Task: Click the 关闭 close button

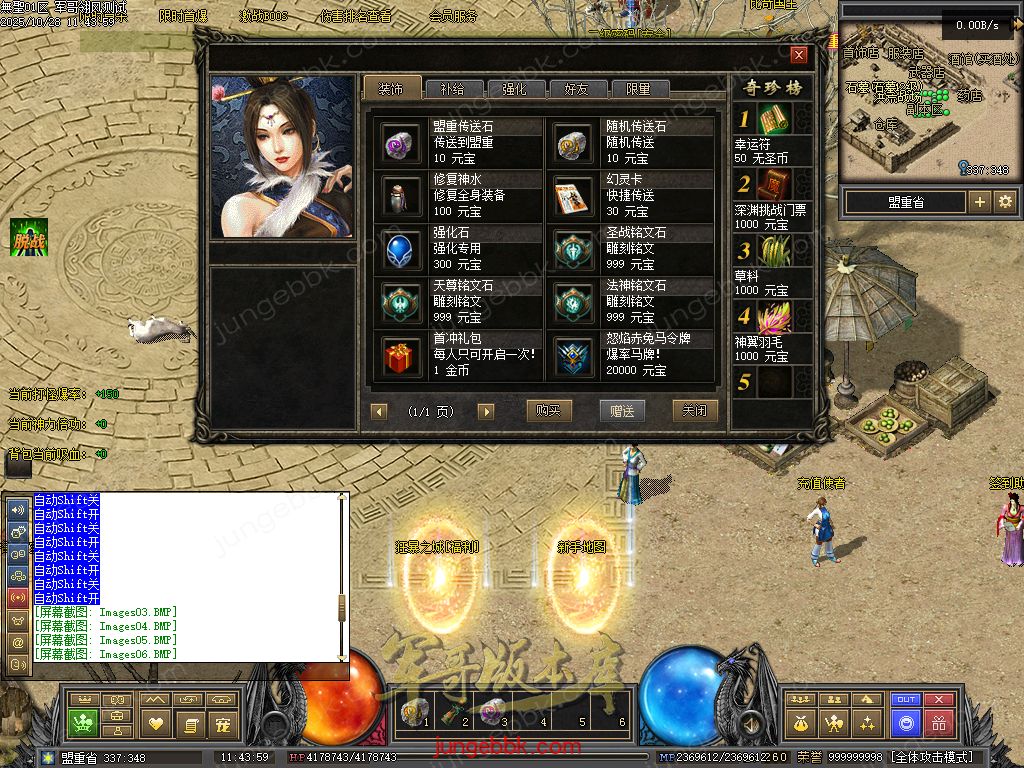Action: click(x=695, y=411)
